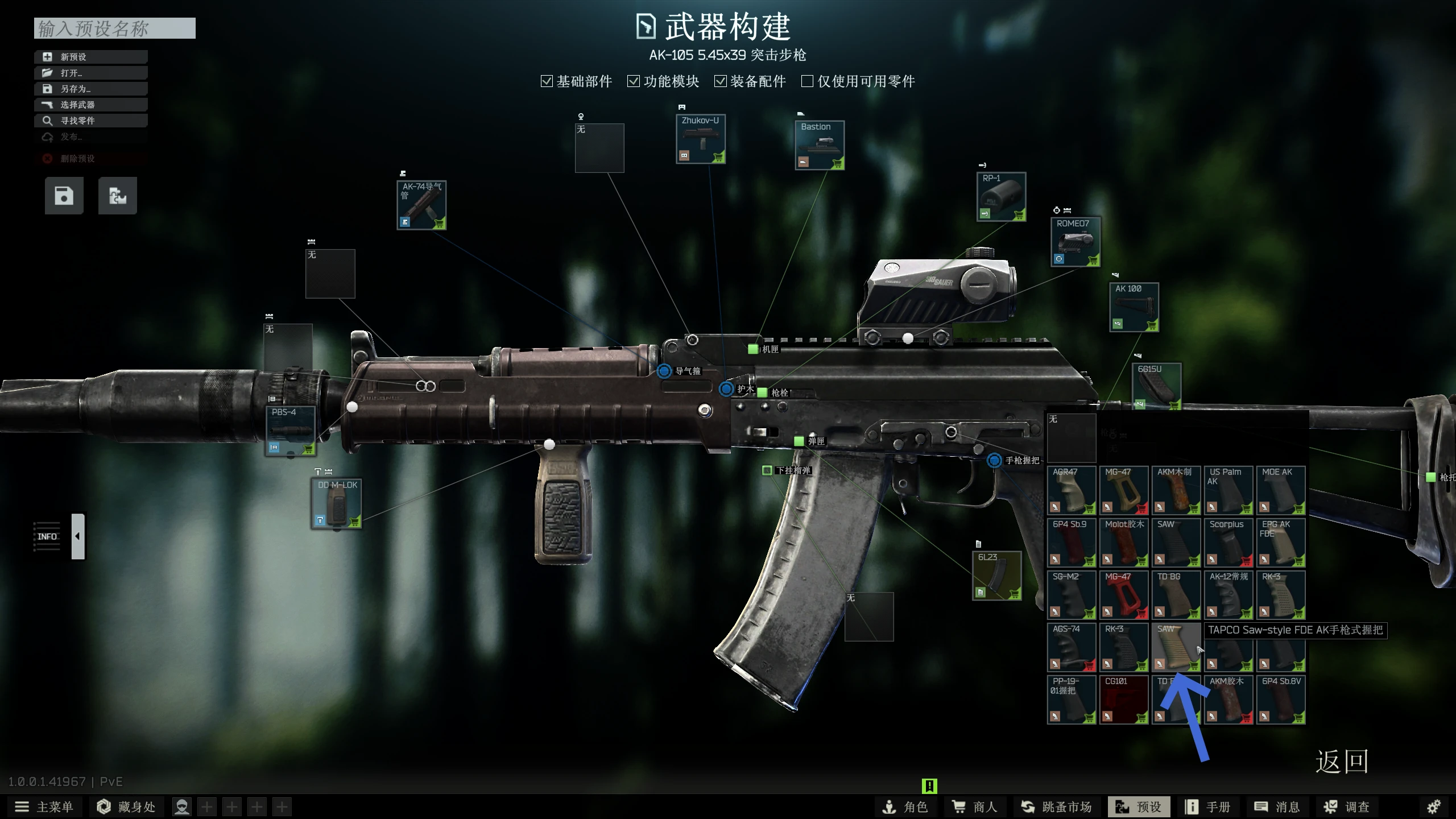Click the cart icon on the PBS-4 thumbnail
Viewport: 1456px width, 819px height.
tap(309, 449)
